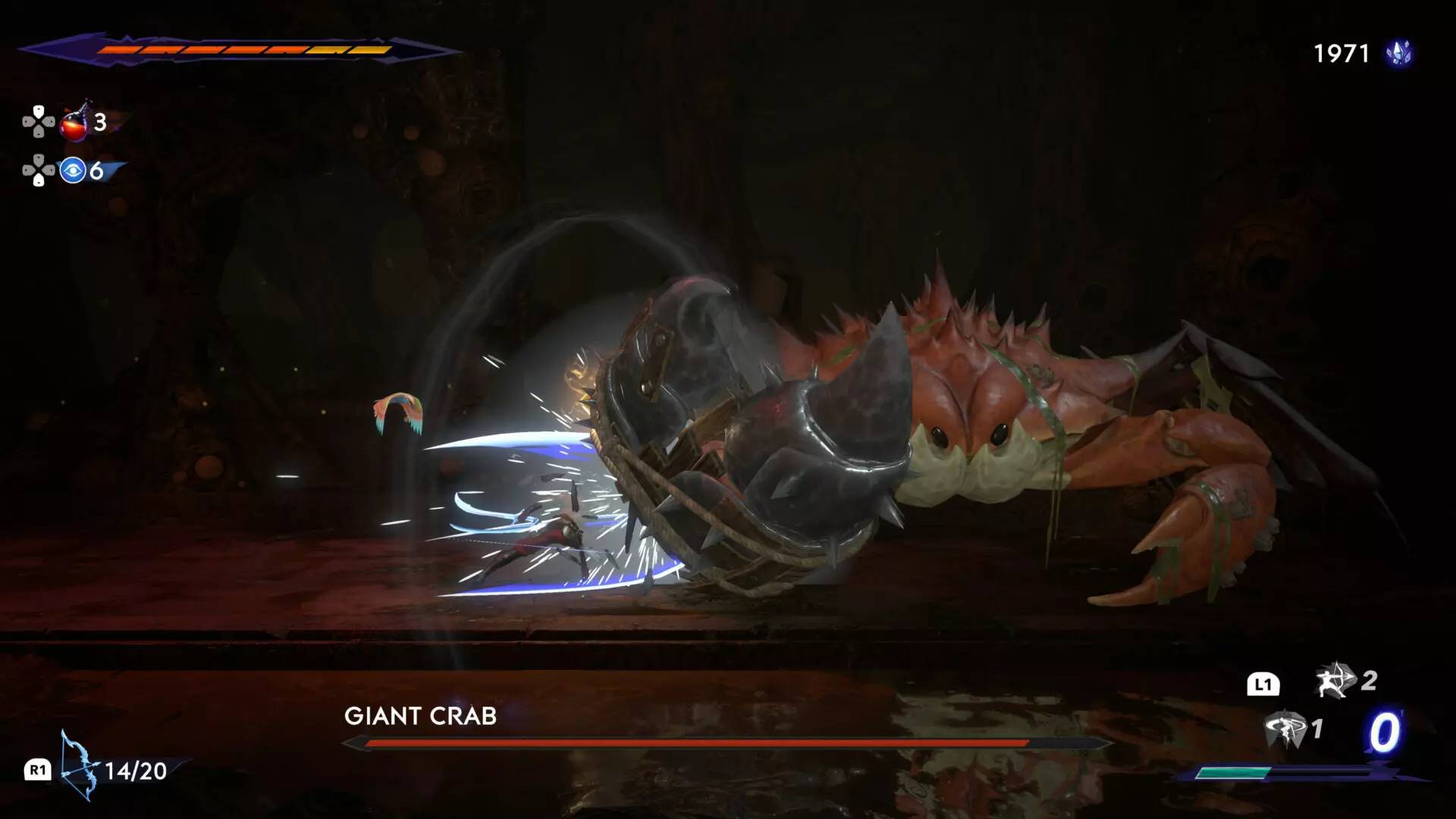Activate the level 1 Athra surge icon
Viewport: 1456px width, 819px height.
(x=1285, y=730)
